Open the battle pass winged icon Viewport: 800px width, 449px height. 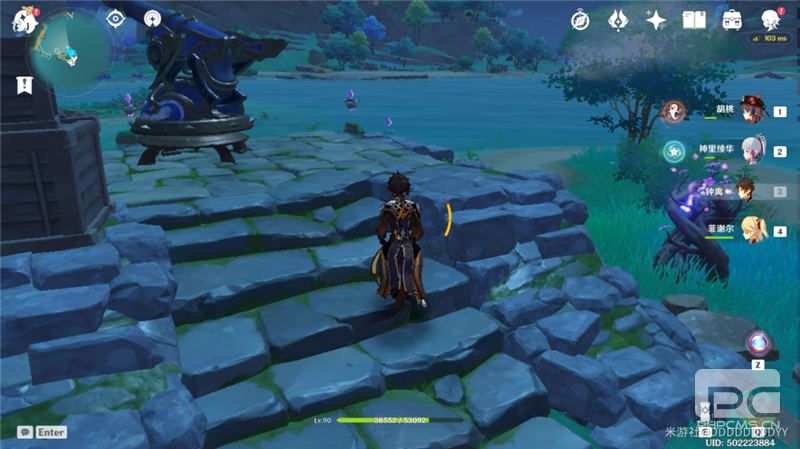click(618, 19)
